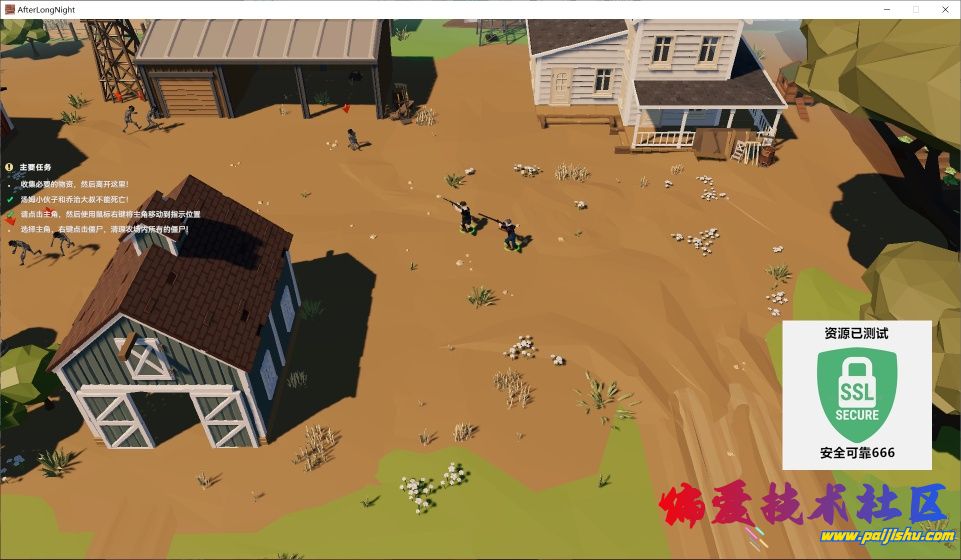Select the 汤姆小伙子和乔治大叔不能死亡 objective
The width and height of the screenshot is (961, 560).
coord(74,199)
